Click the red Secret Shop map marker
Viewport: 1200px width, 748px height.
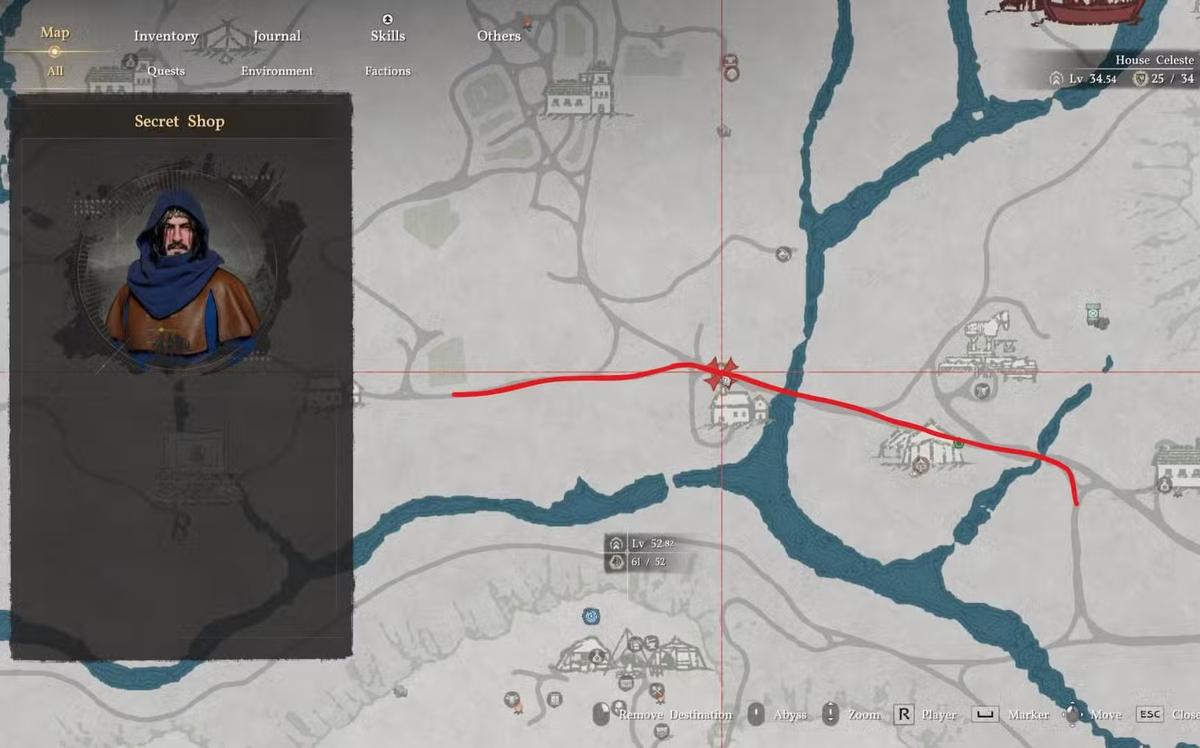(x=721, y=372)
